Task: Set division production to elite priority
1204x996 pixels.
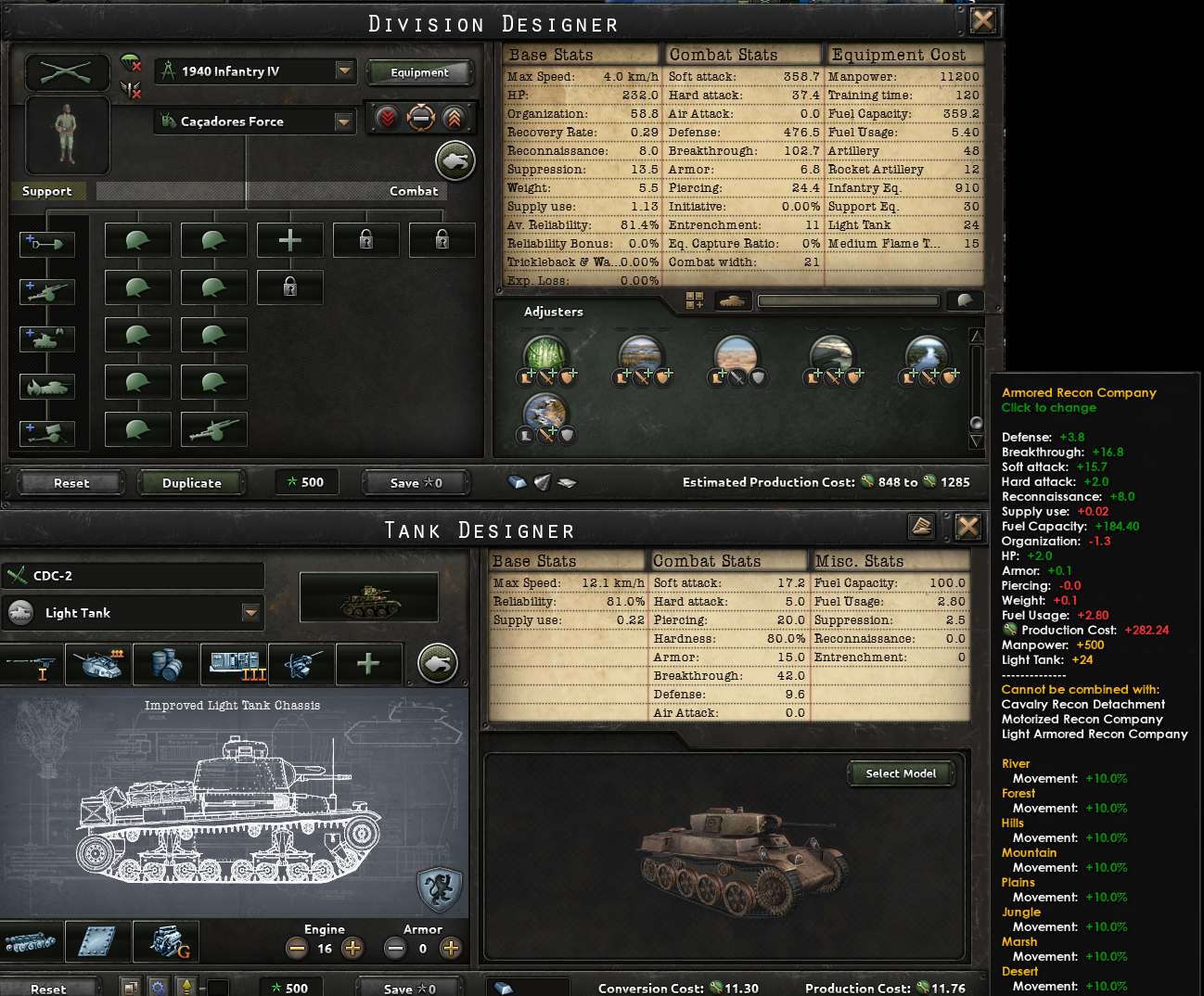Action: pyautogui.click(x=454, y=118)
